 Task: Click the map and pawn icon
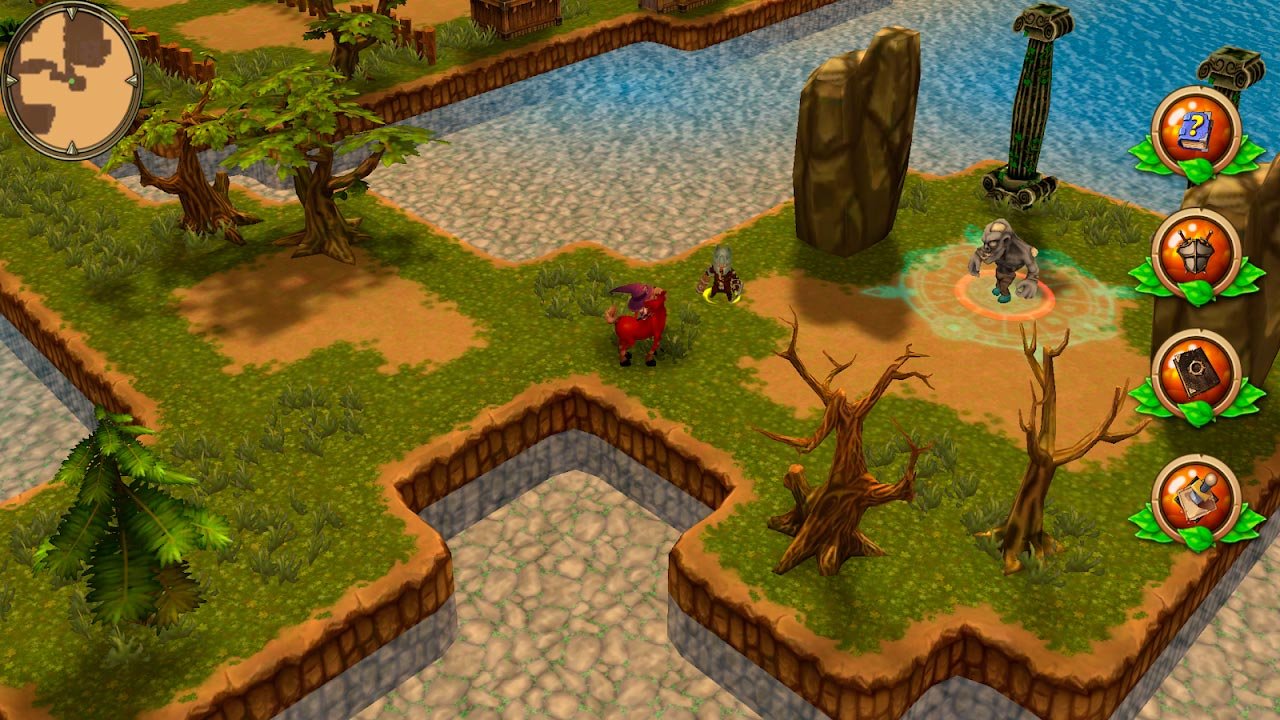[1196, 499]
